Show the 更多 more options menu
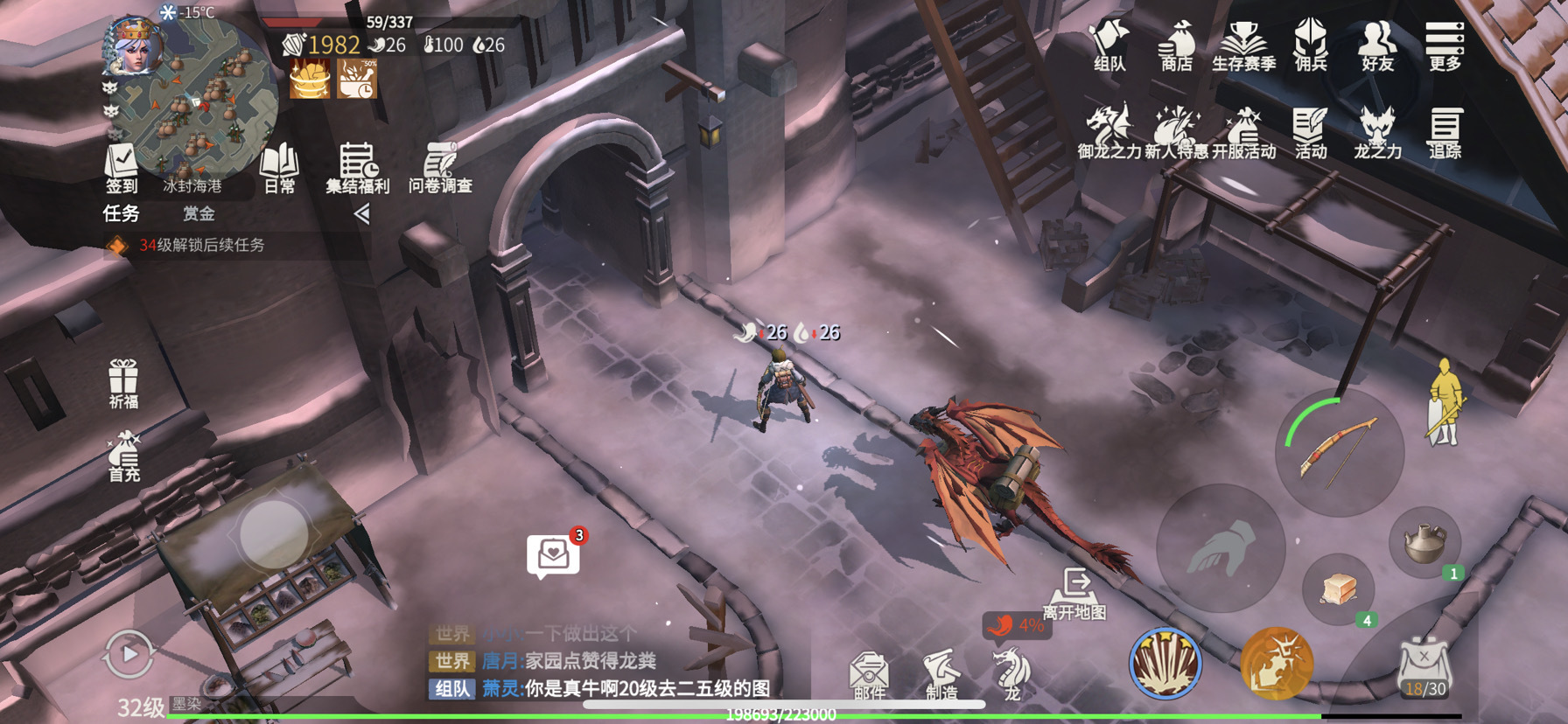The width and height of the screenshot is (1568, 724). click(x=1444, y=45)
